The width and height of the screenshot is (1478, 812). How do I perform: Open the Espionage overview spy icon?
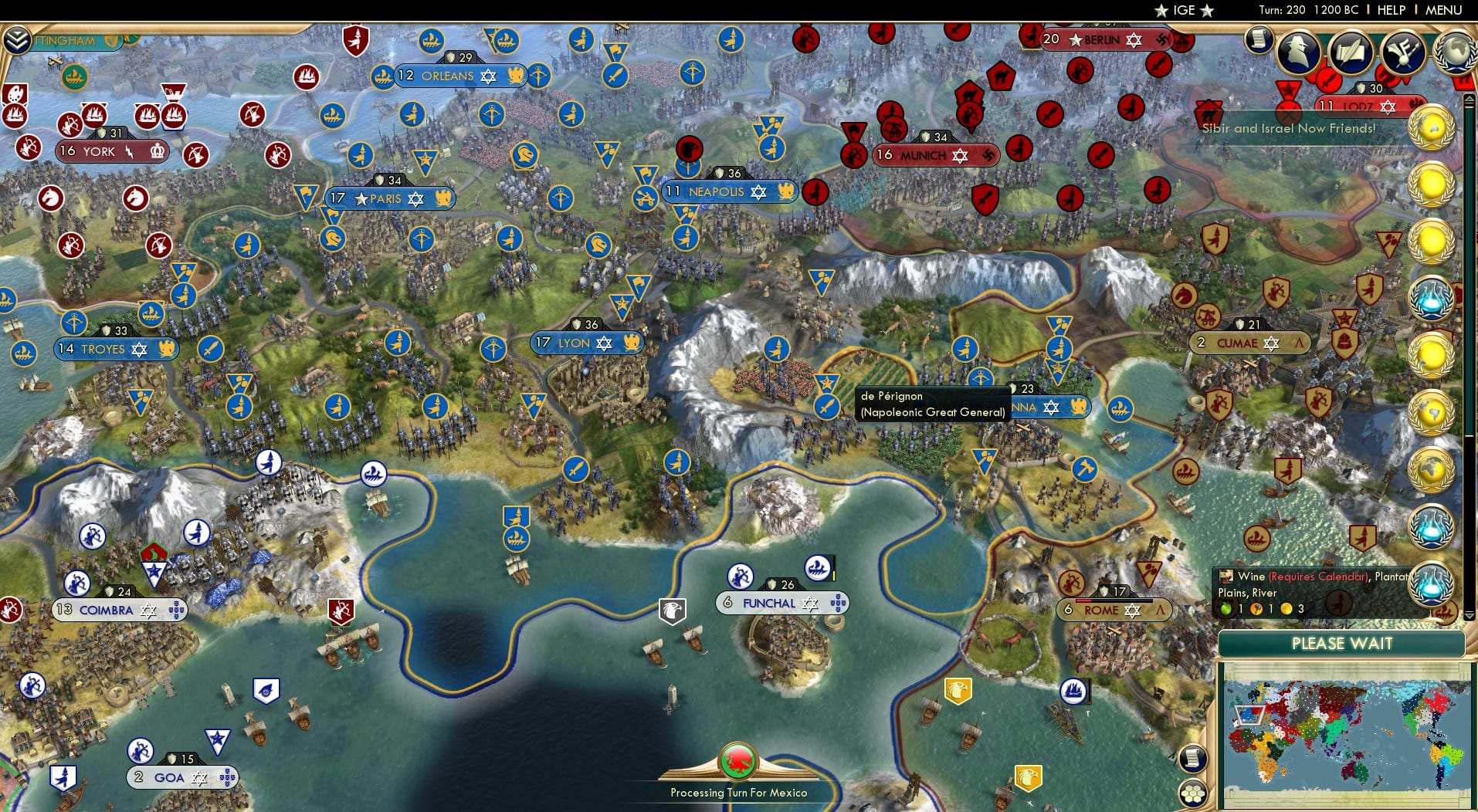[1298, 52]
